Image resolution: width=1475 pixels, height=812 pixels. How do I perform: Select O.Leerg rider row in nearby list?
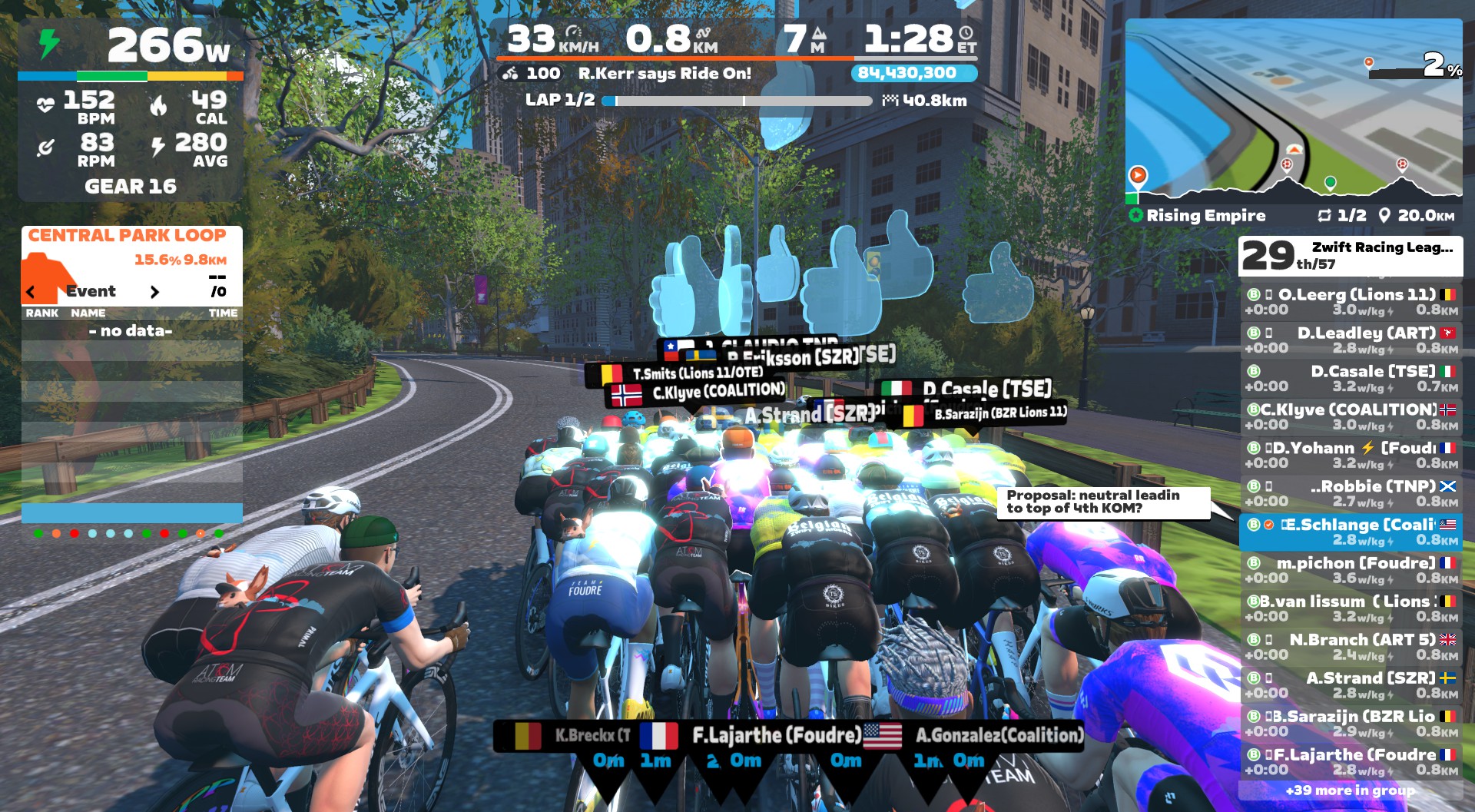[x=1351, y=302]
